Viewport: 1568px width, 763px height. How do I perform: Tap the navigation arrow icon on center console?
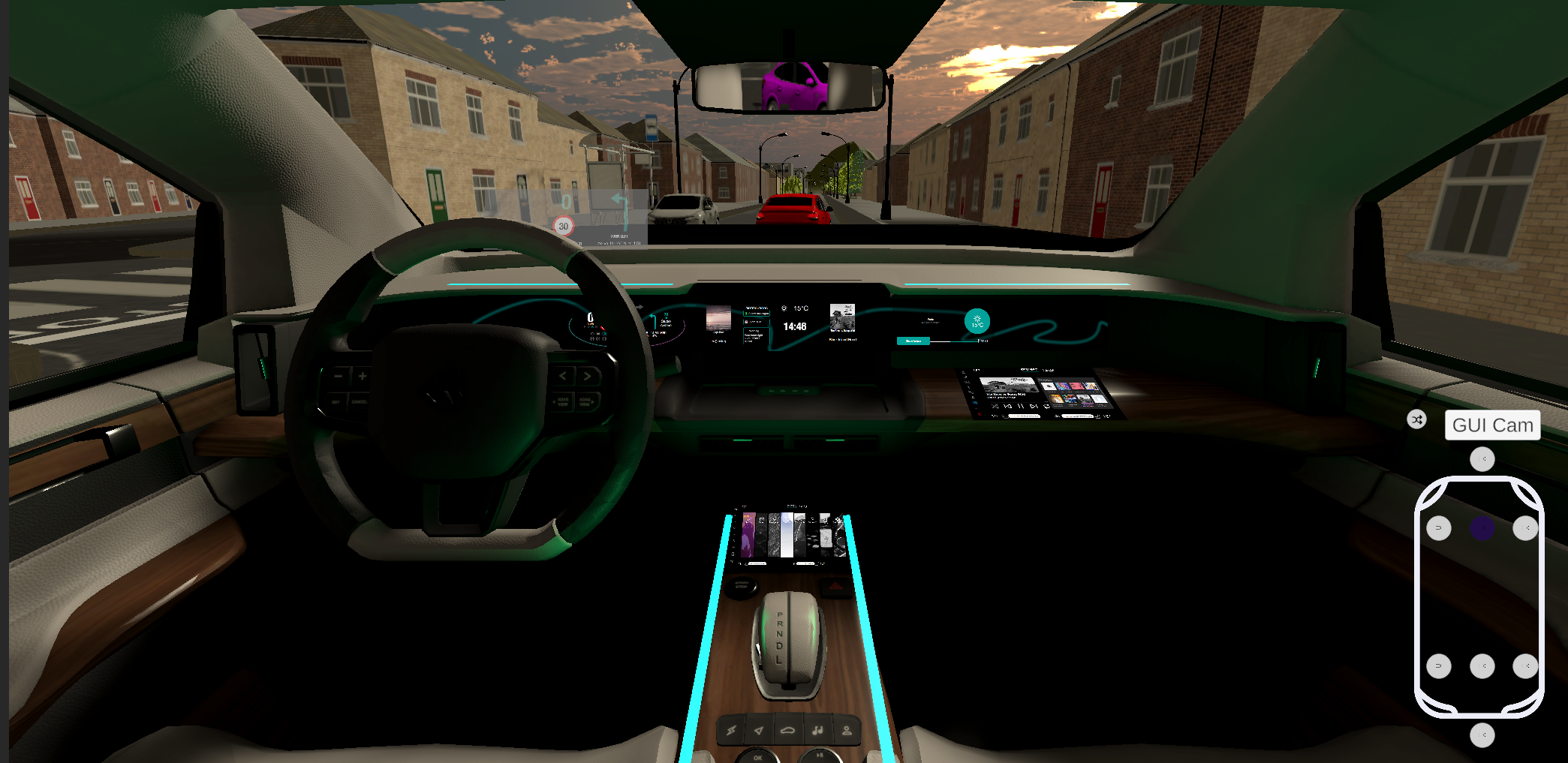(x=759, y=729)
